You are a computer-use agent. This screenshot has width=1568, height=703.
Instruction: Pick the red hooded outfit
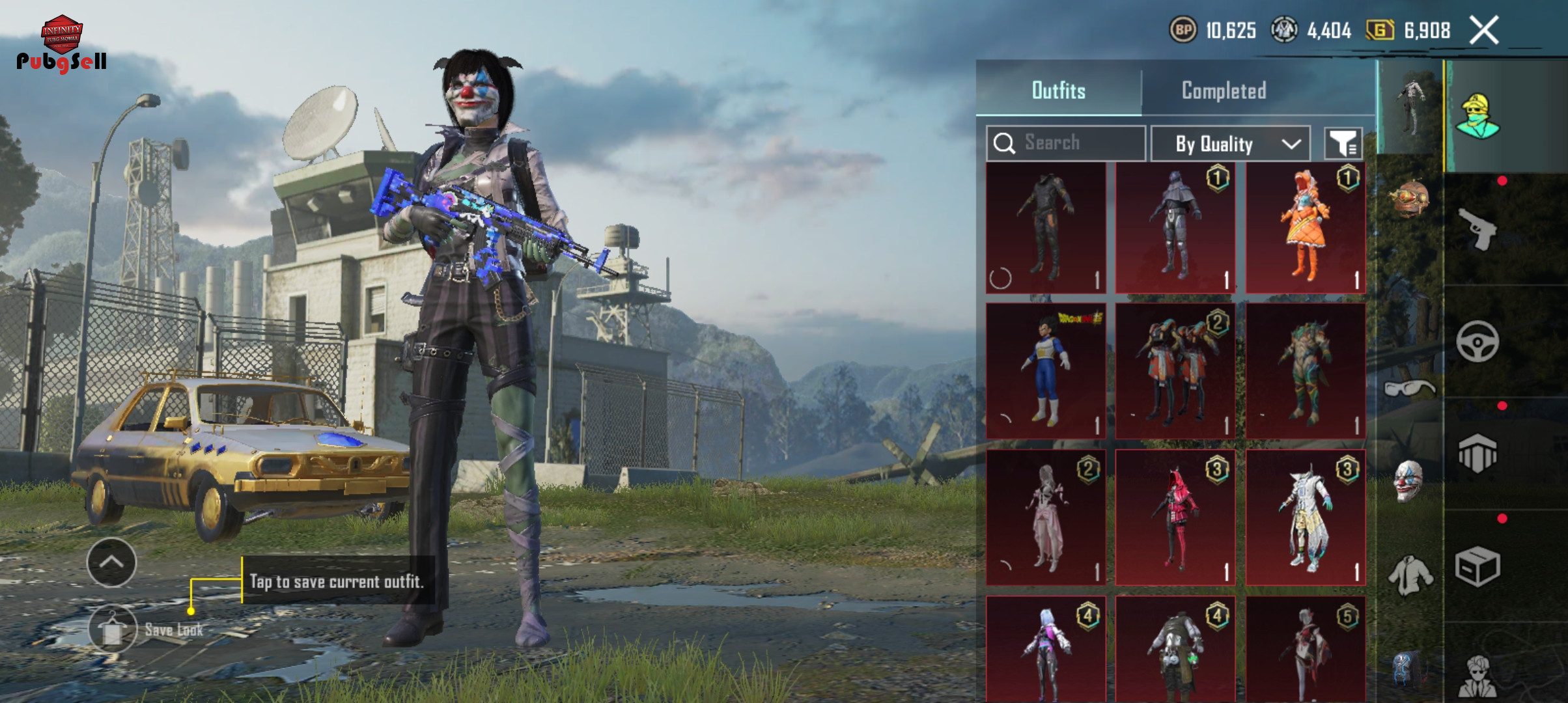coord(1175,517)
